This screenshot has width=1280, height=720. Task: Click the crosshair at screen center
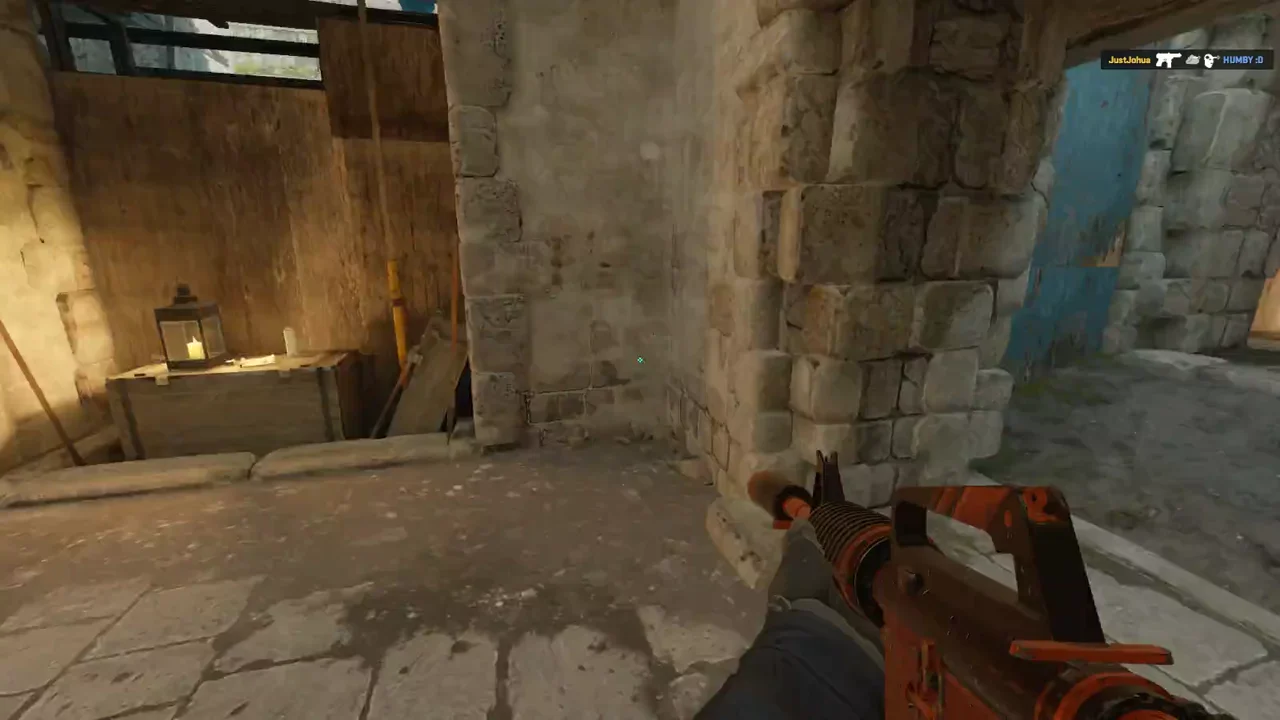pos(640,360)
